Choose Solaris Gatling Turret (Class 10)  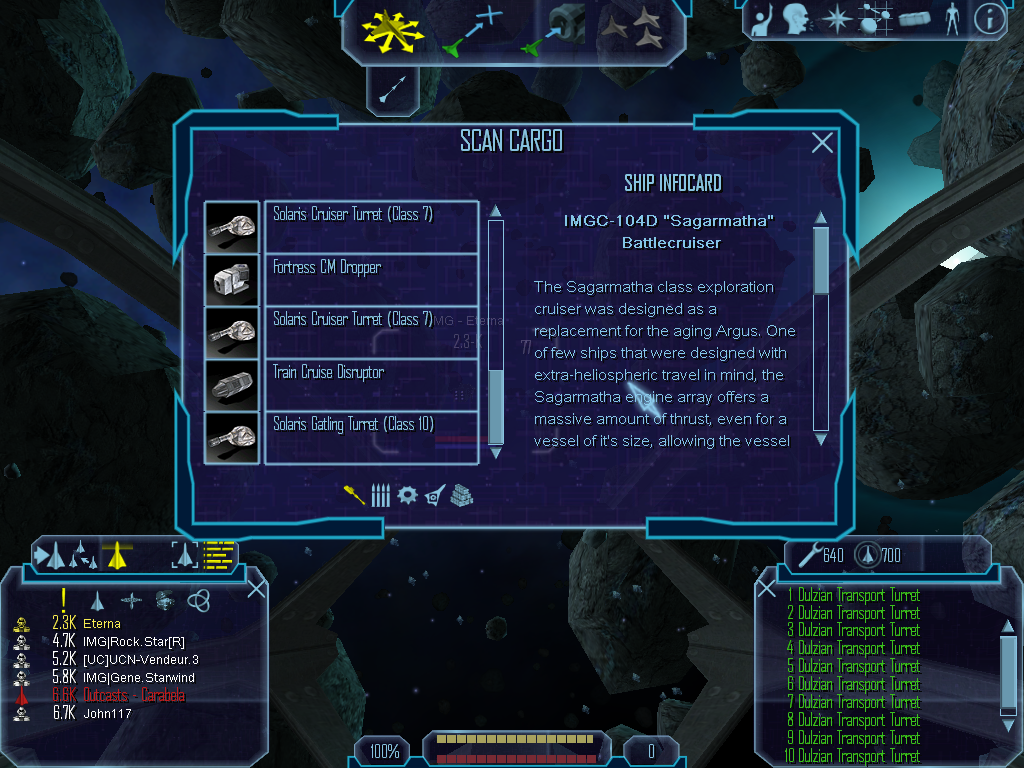pyautogui.click(x=371, y=437)
